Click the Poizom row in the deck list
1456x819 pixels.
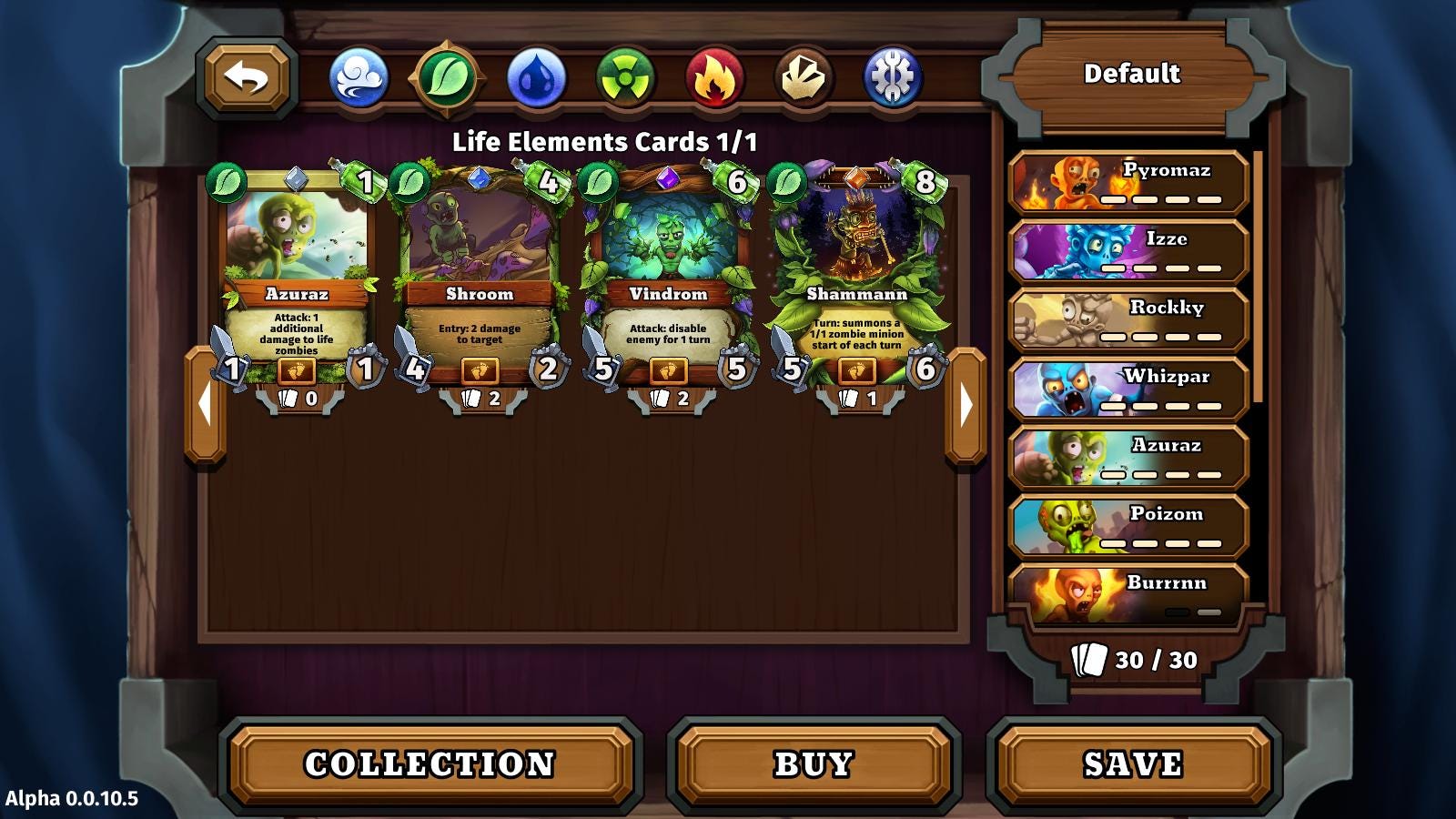click(1128, 527)
